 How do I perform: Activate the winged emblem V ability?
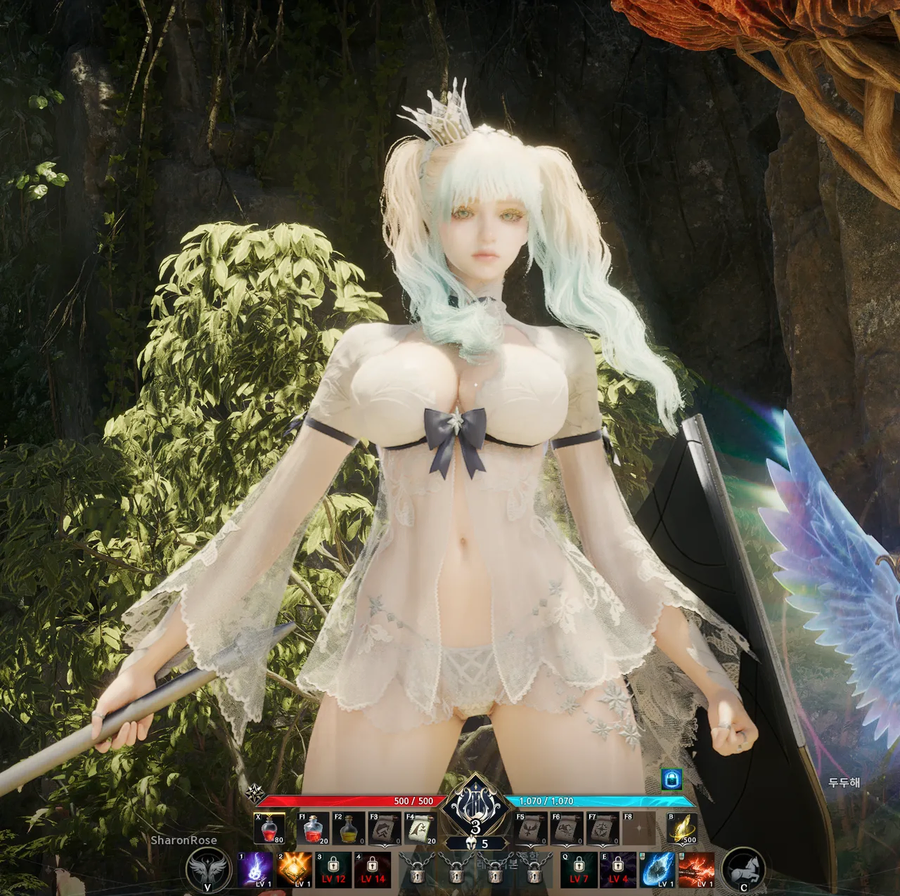[x=208, y=869]
